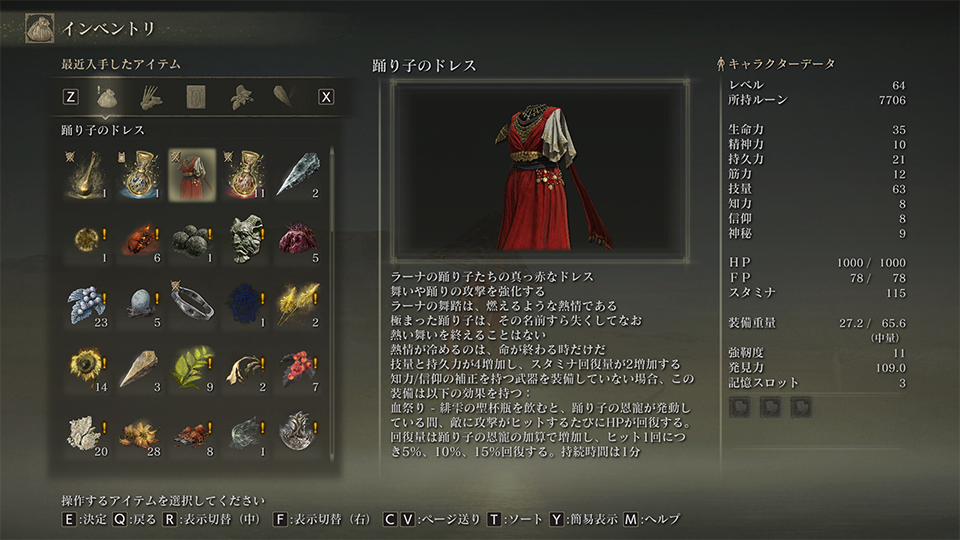The height and width of the screenshot is (540, 960).
Task: Choose the silver ring item
Action: [192, 304]
